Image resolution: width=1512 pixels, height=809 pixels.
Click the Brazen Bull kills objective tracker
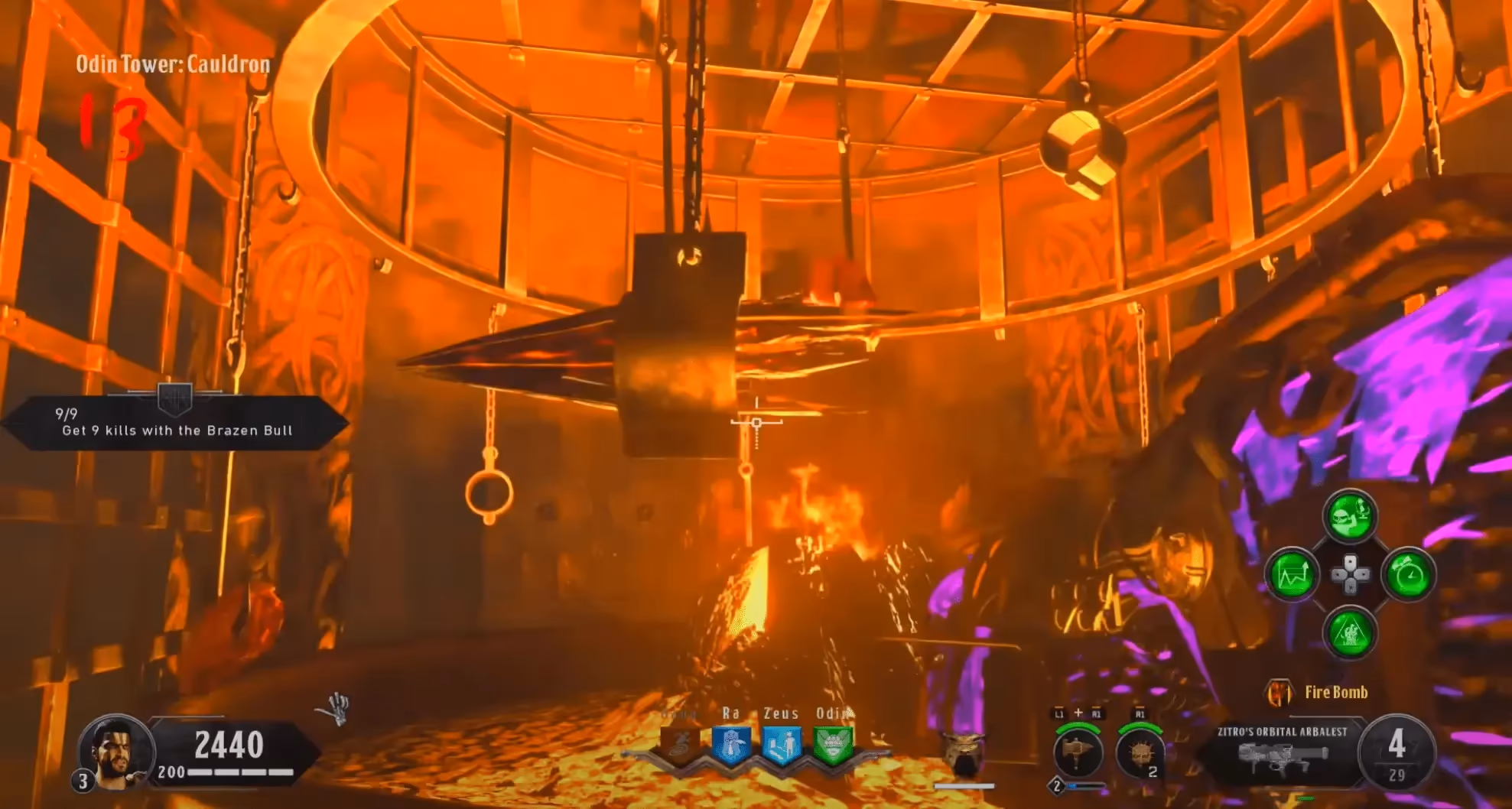coord(176,423)
